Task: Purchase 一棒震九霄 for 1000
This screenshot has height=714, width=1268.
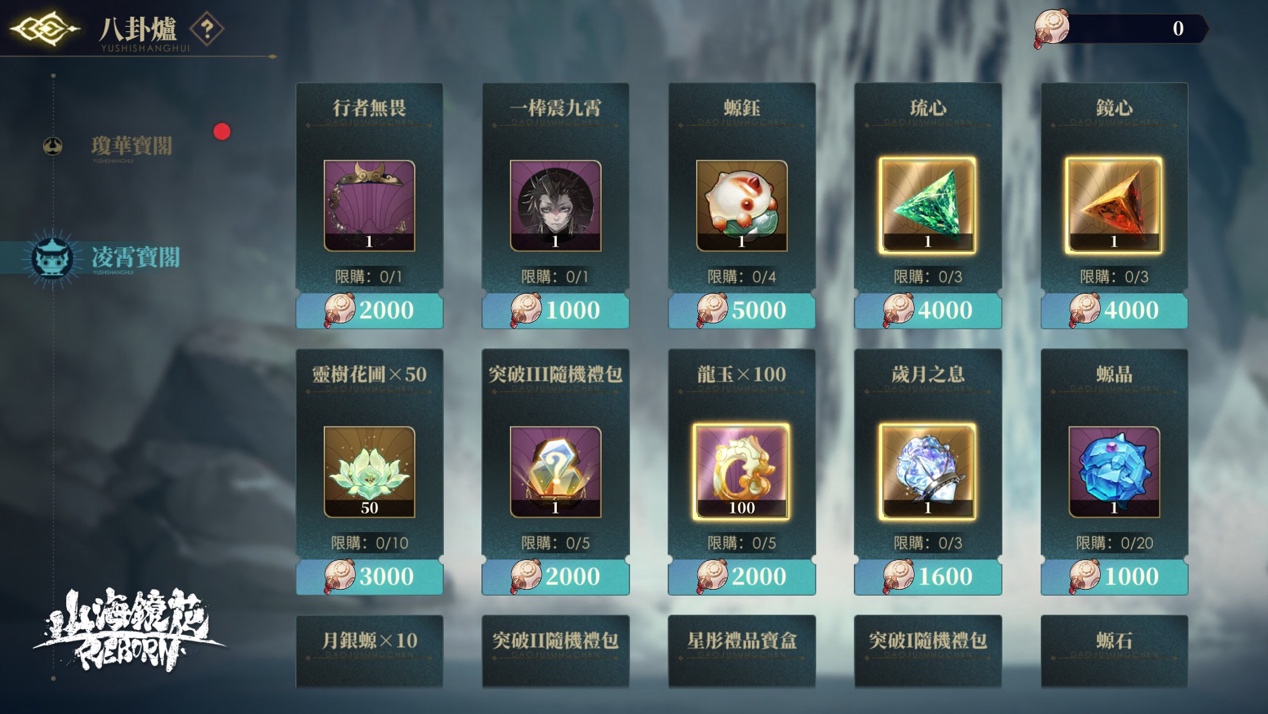Action: click(x=556, y=311)
